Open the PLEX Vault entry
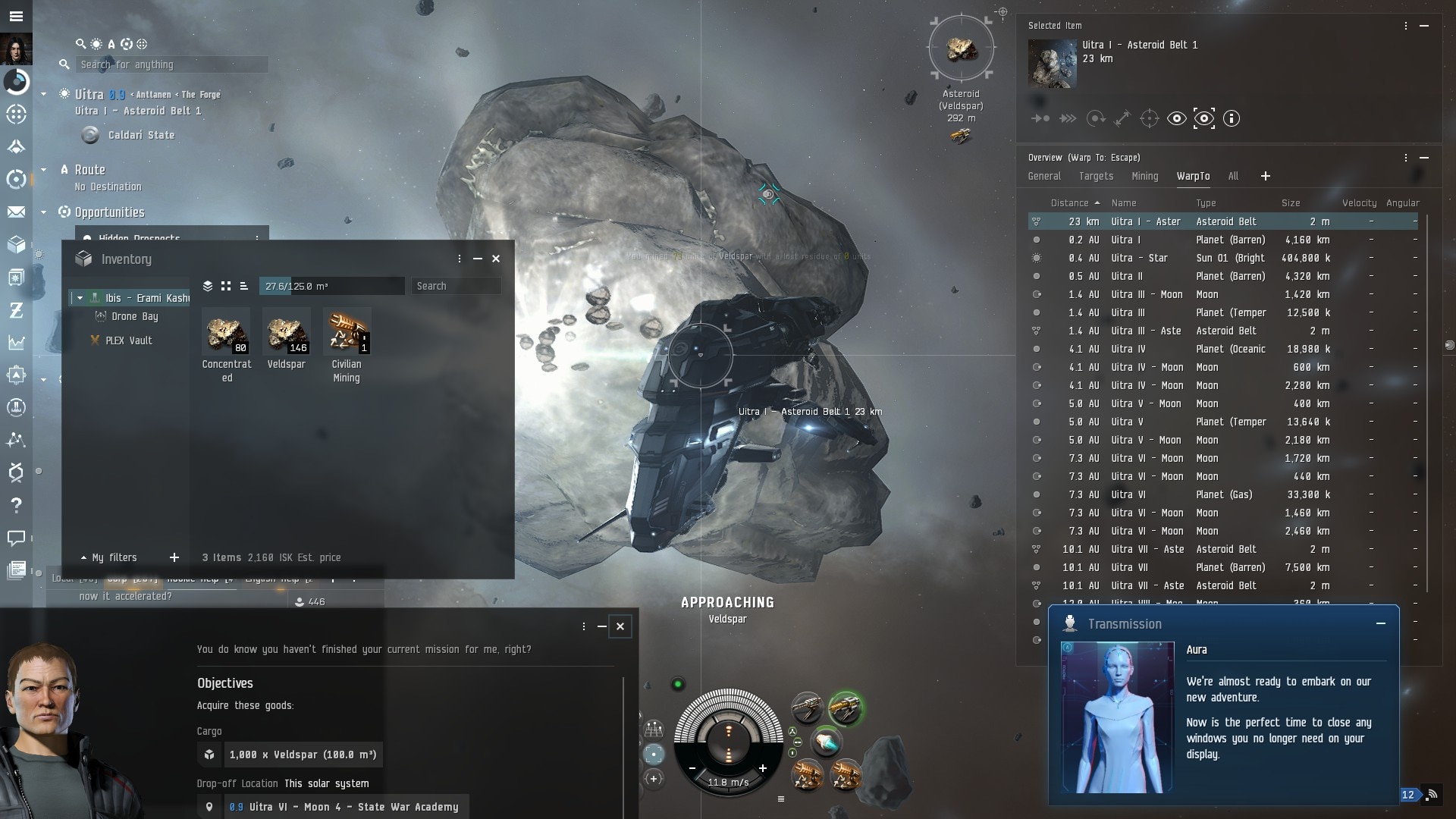 [128, 340]
